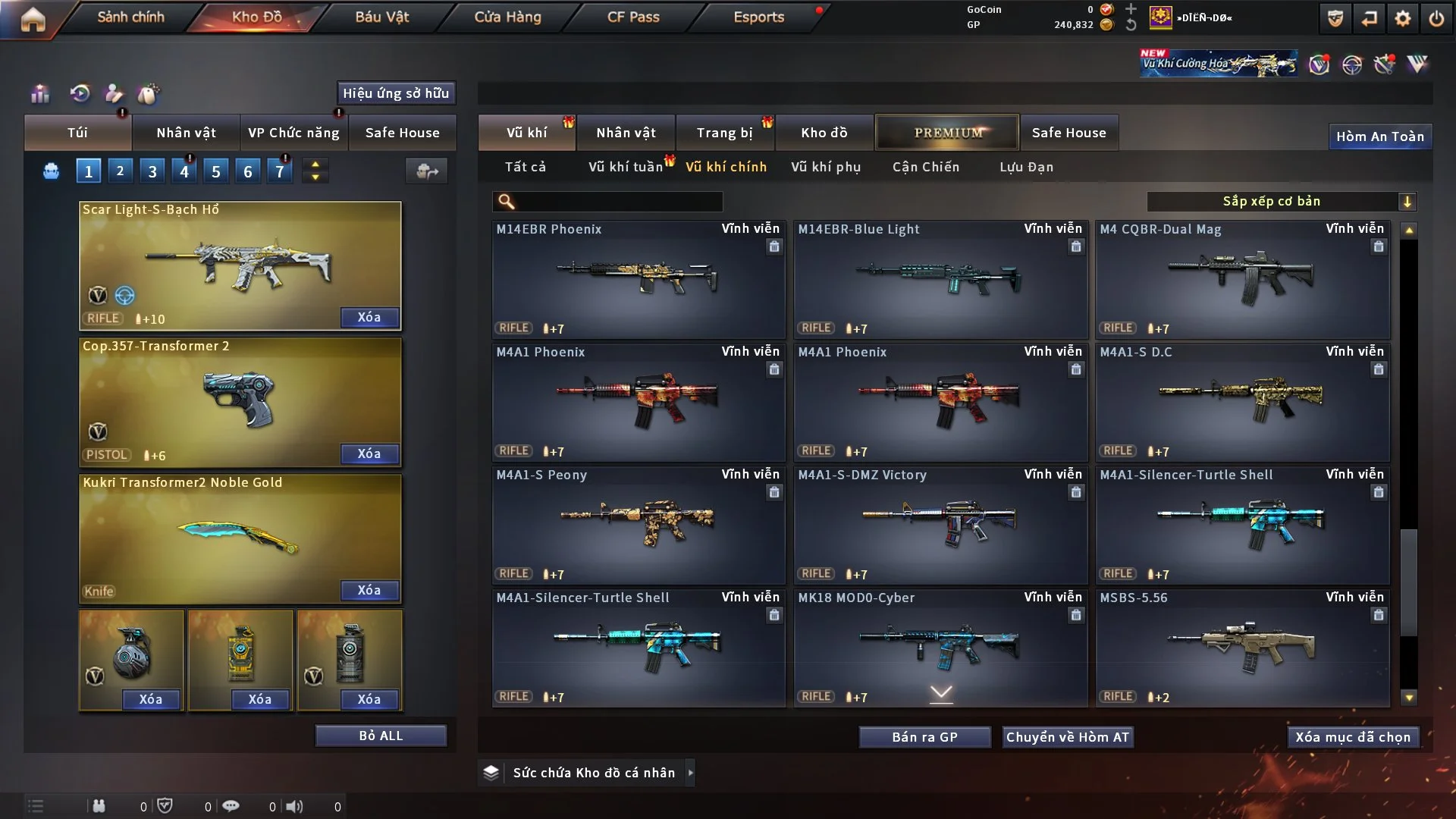This screenshot has height=819, width=1456.
Task: Choose loadout bag number 3
Action: tap(152, 171)
